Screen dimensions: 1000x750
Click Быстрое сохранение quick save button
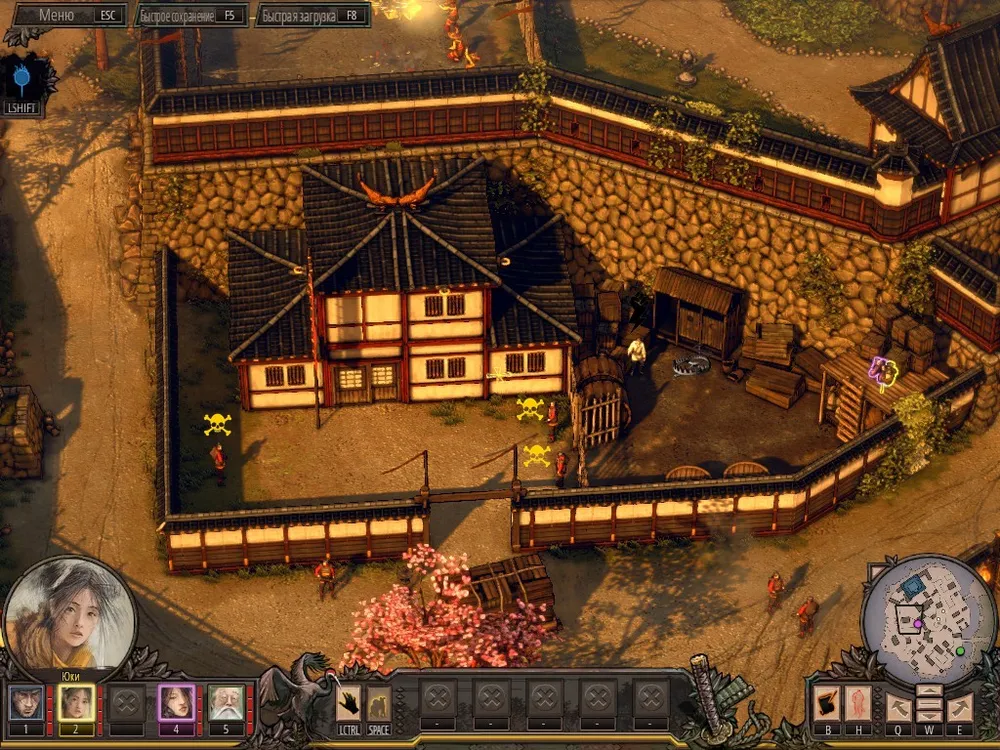tap(190, 15)
